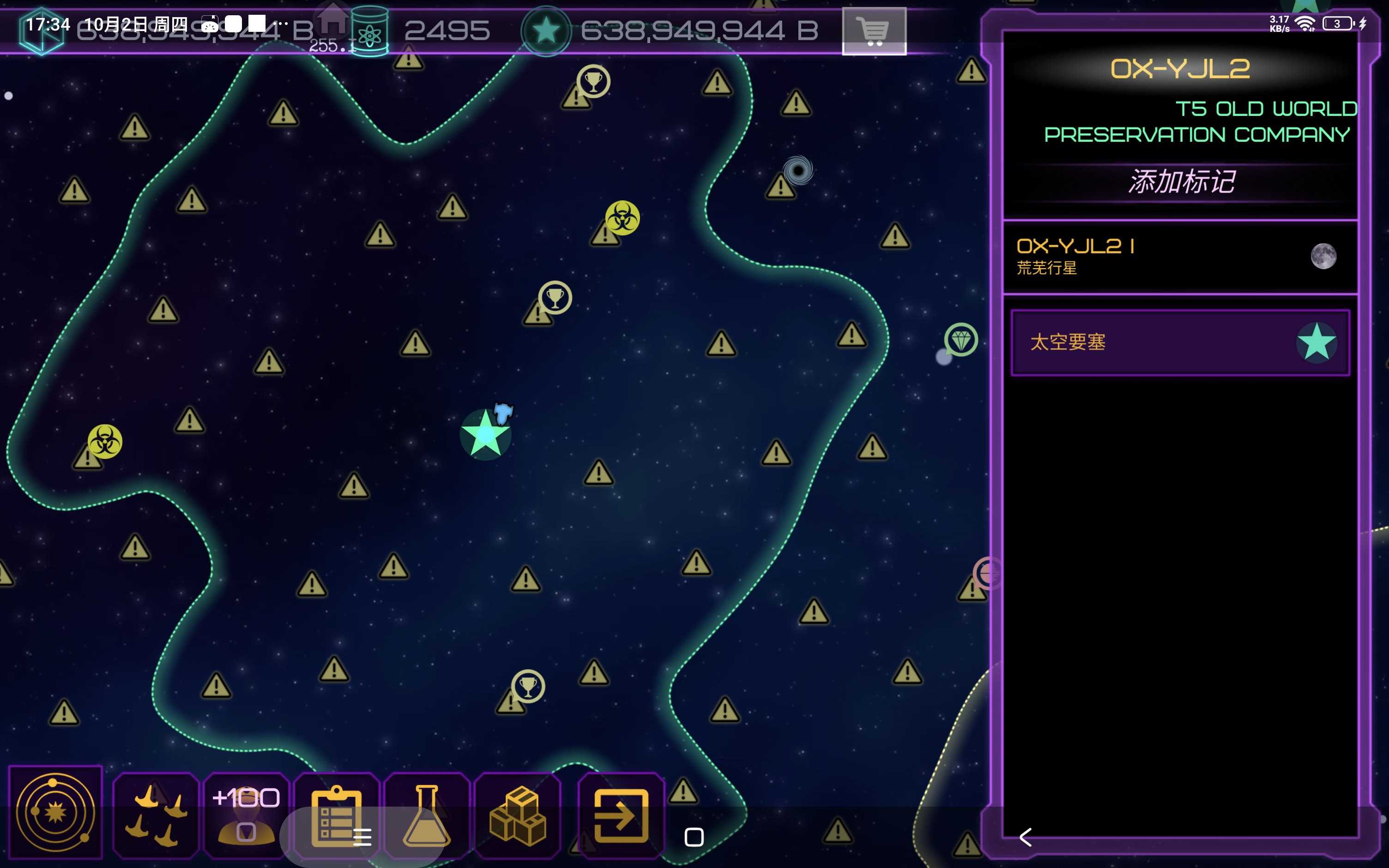Open the shopping cart store
1389x868 pixels.
874,31
